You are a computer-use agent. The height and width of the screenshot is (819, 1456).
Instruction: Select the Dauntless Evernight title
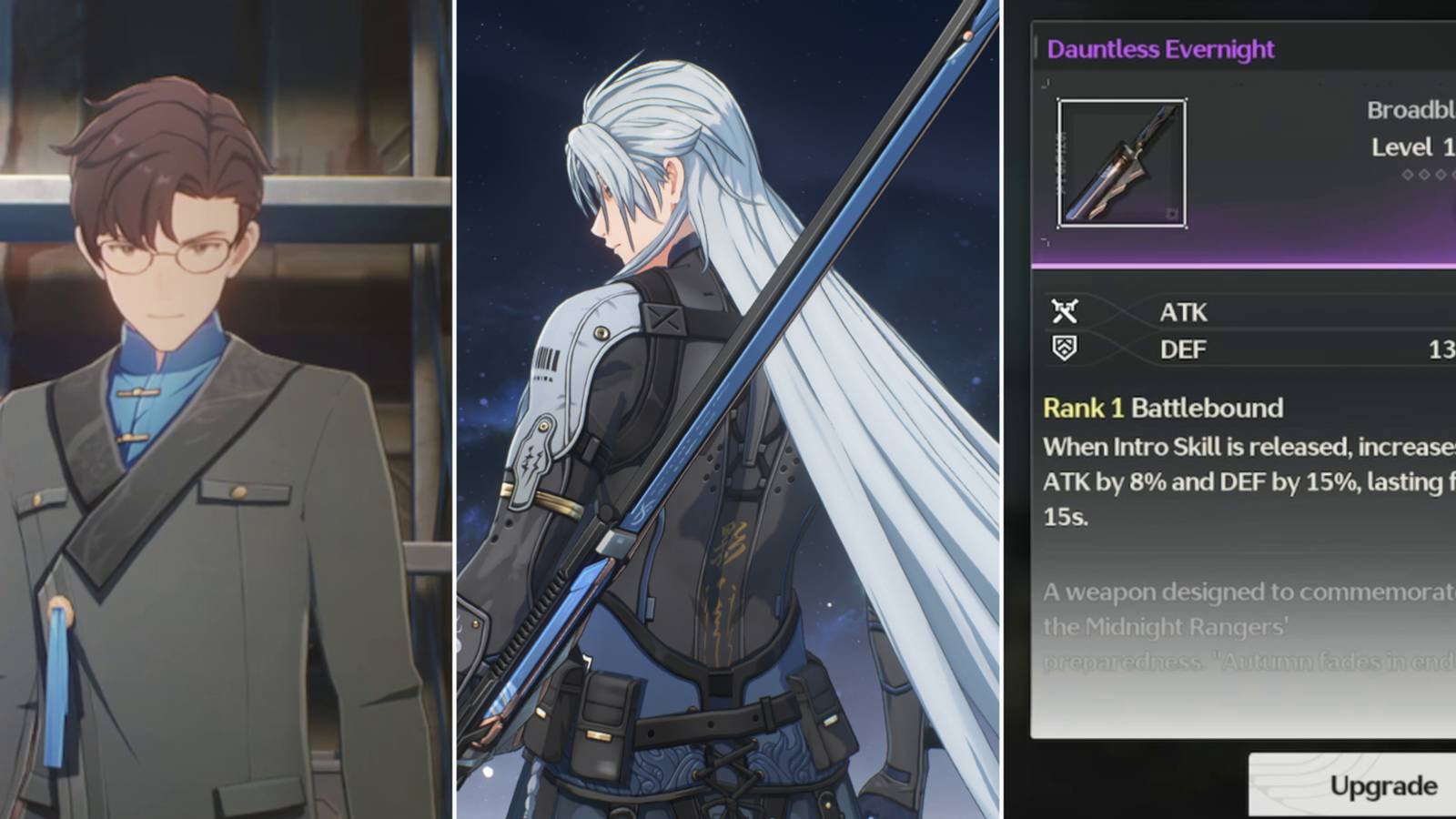[x=1160, y=50]
